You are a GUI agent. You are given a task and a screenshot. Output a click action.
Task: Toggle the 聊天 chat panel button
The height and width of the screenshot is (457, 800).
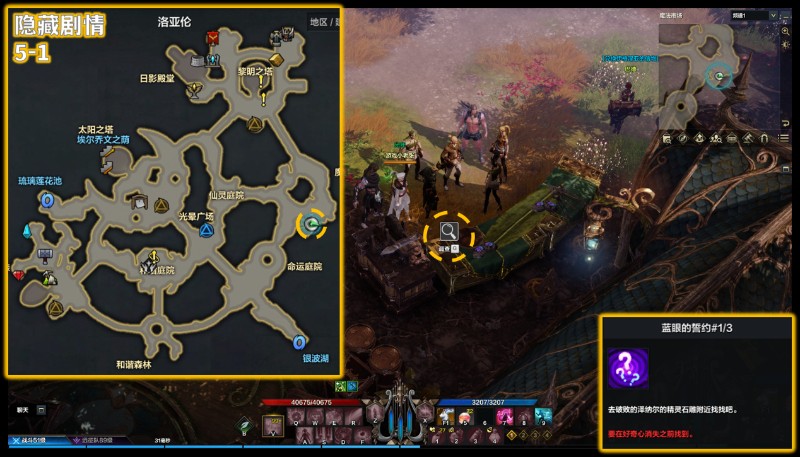point(23,409)
